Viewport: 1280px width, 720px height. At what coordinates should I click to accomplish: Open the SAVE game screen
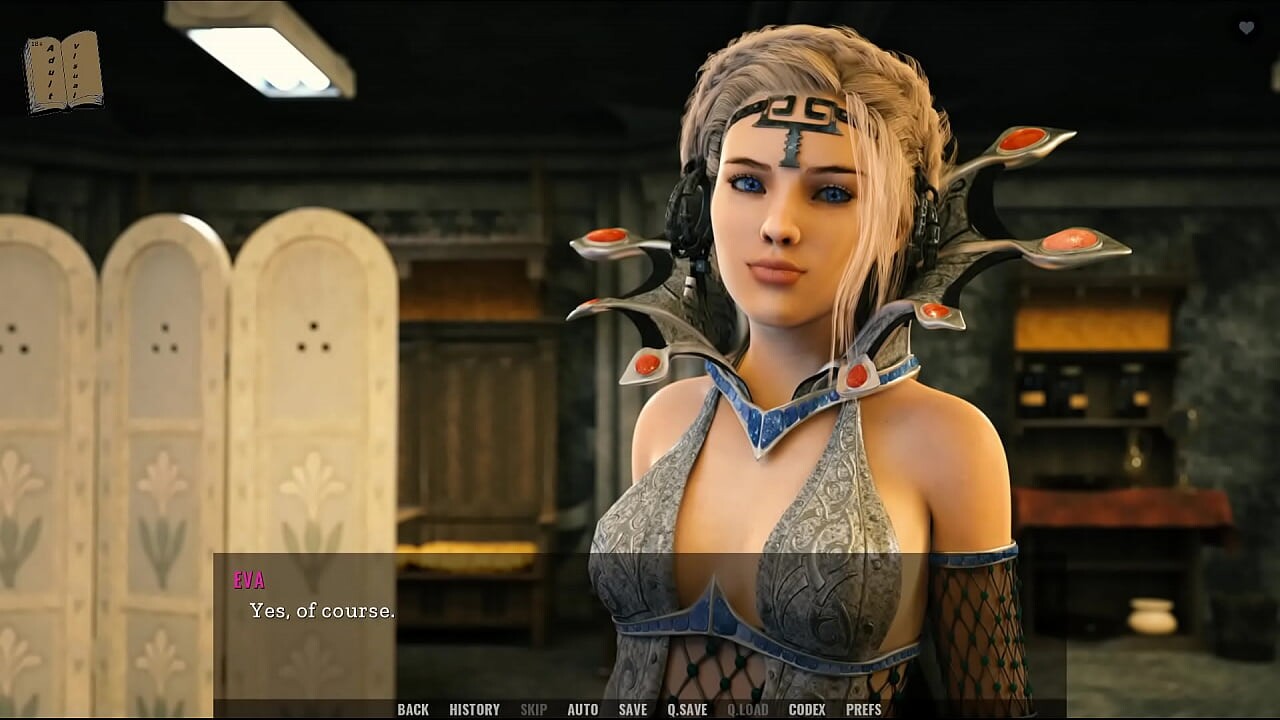pyautogui.click(x=632, y=709)
